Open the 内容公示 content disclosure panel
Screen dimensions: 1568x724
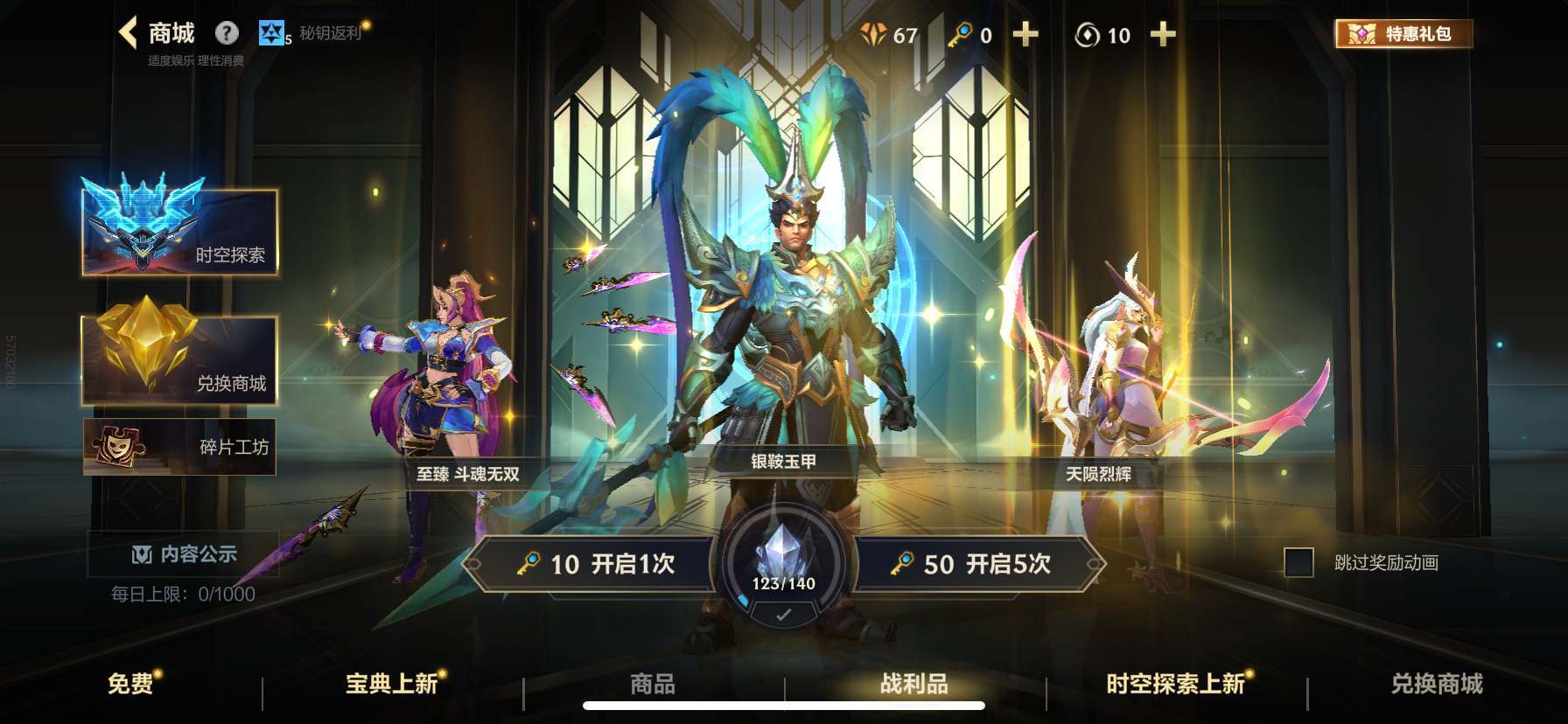pos(178,553)
